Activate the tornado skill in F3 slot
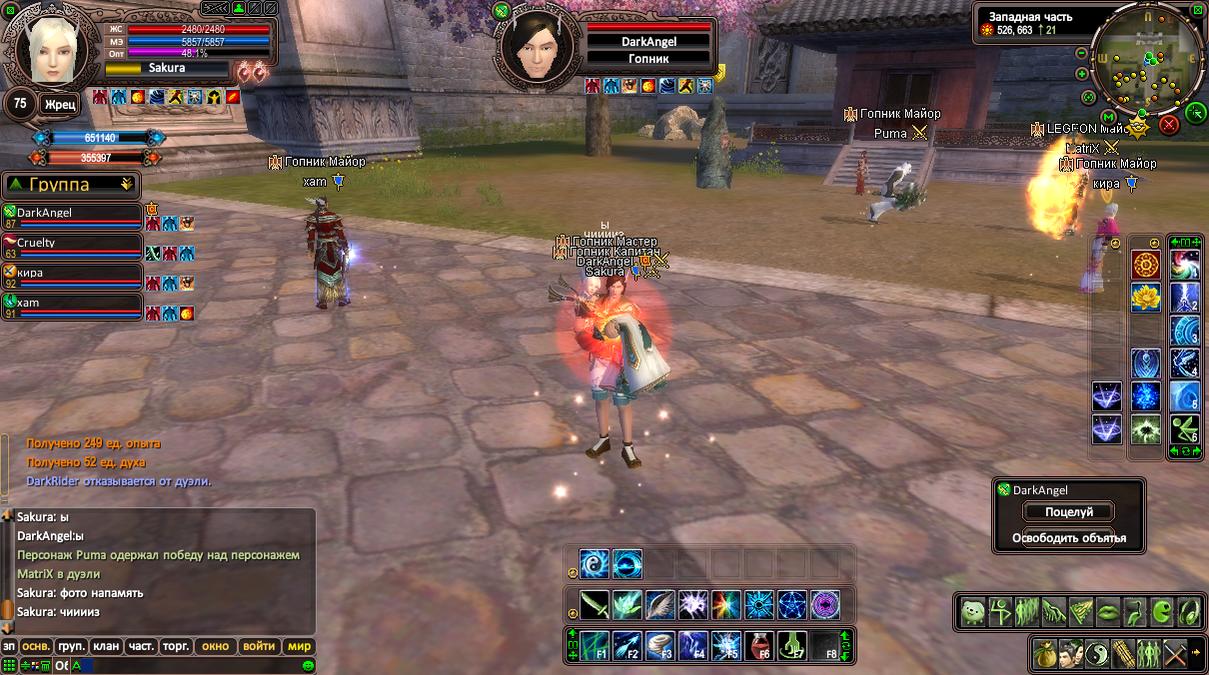The image size is (1209, 675). click(x=661, y=644)
